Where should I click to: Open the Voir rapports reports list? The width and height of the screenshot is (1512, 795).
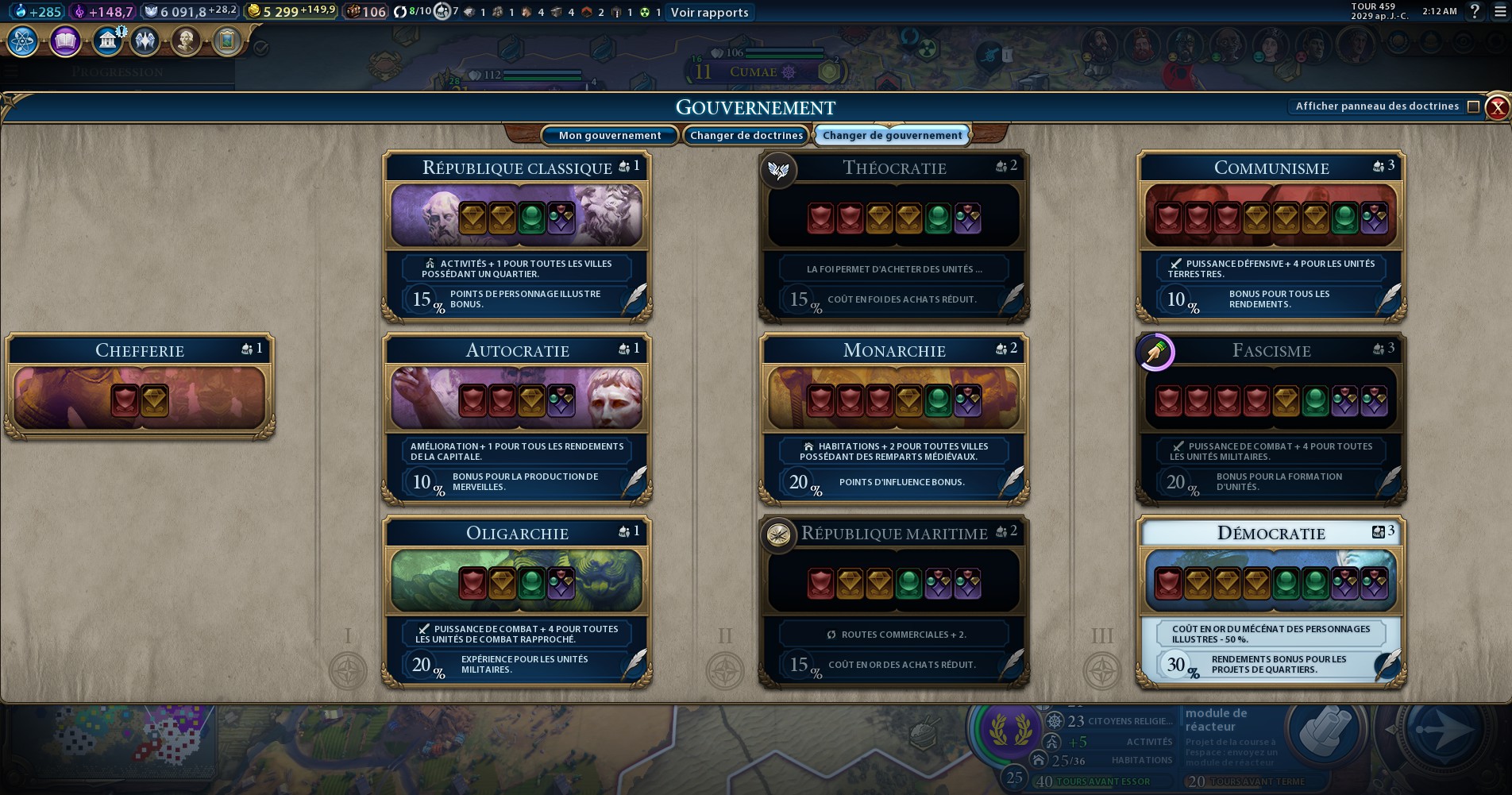click(709, 12)
